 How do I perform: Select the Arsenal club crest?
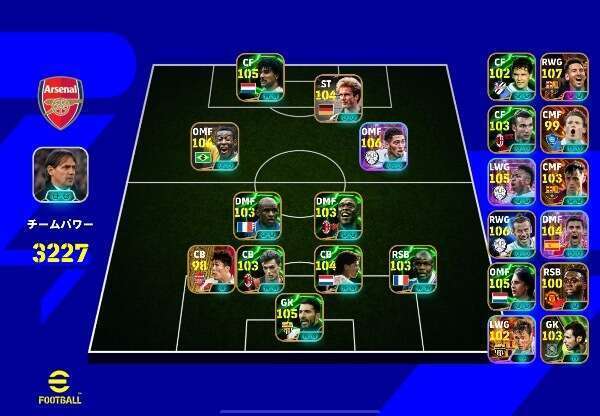[x=60, y=100]
